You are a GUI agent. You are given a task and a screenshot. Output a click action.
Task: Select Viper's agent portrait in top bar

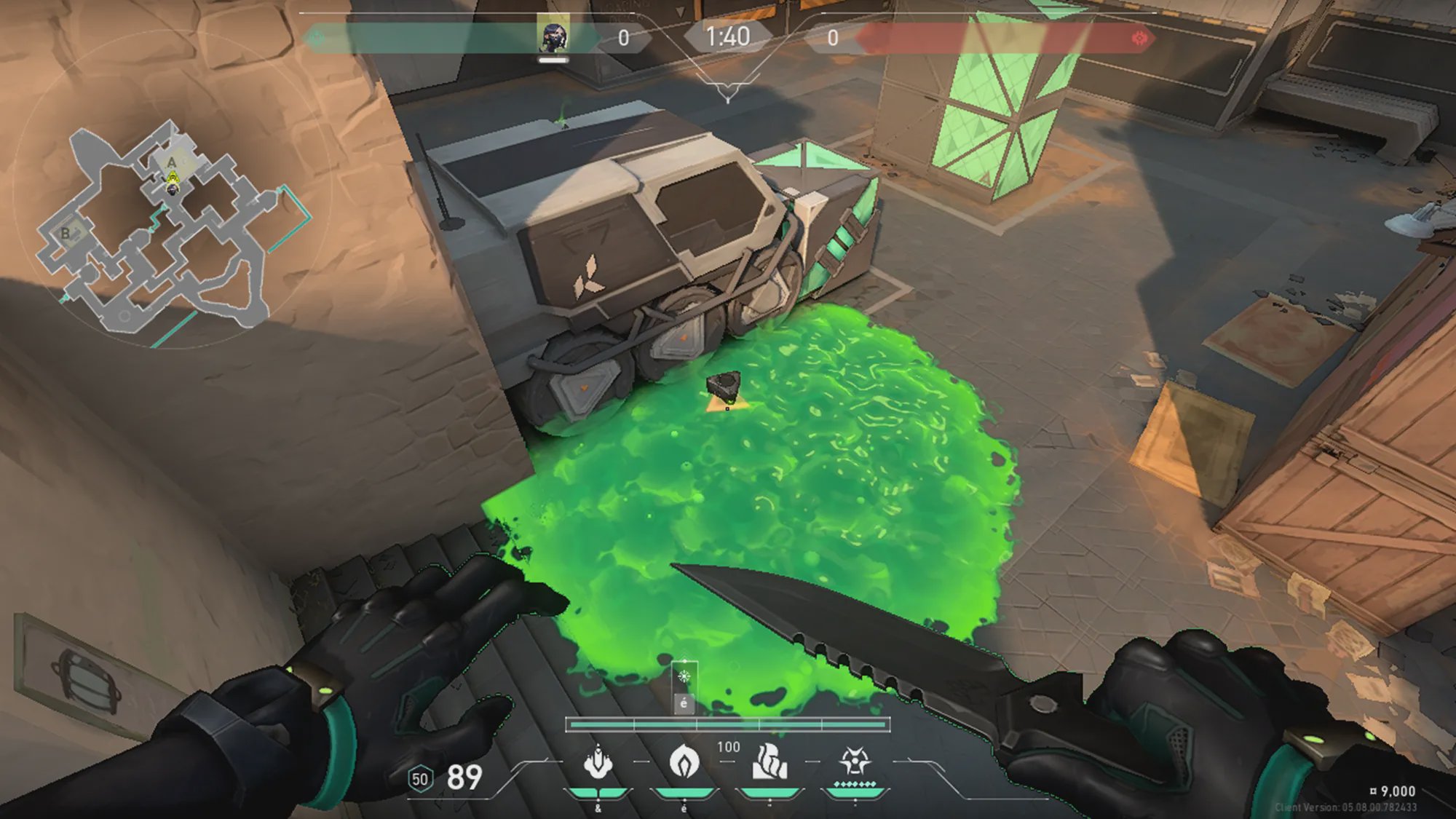click(x=553, y=36)
